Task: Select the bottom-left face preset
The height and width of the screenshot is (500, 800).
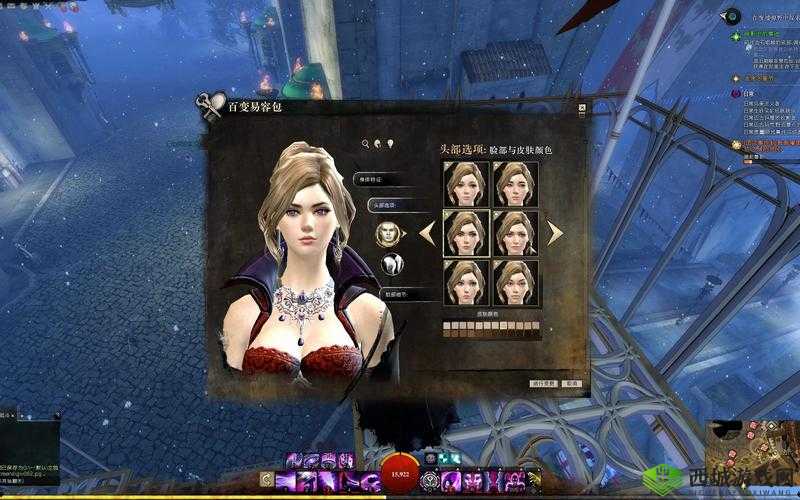Action: coord(465,282)
